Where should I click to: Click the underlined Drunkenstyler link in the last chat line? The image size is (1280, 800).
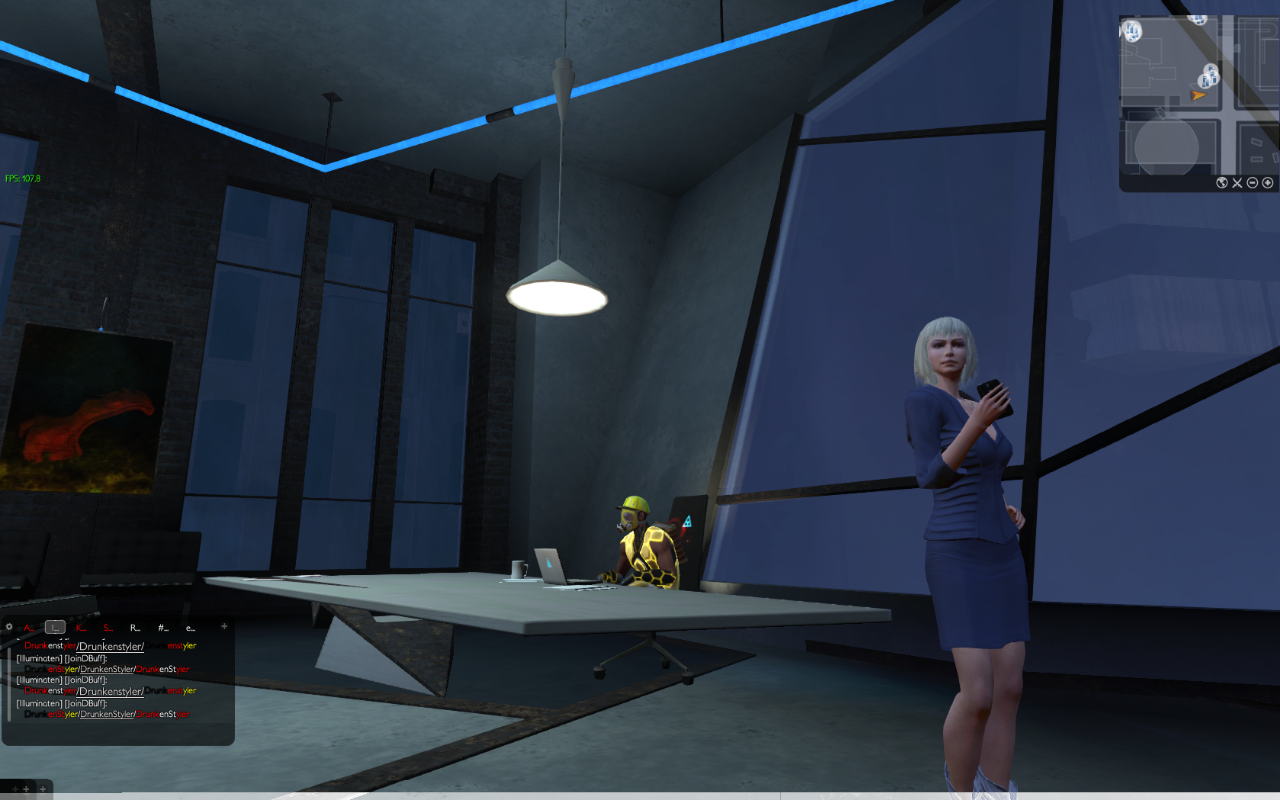tap(107, 714)
